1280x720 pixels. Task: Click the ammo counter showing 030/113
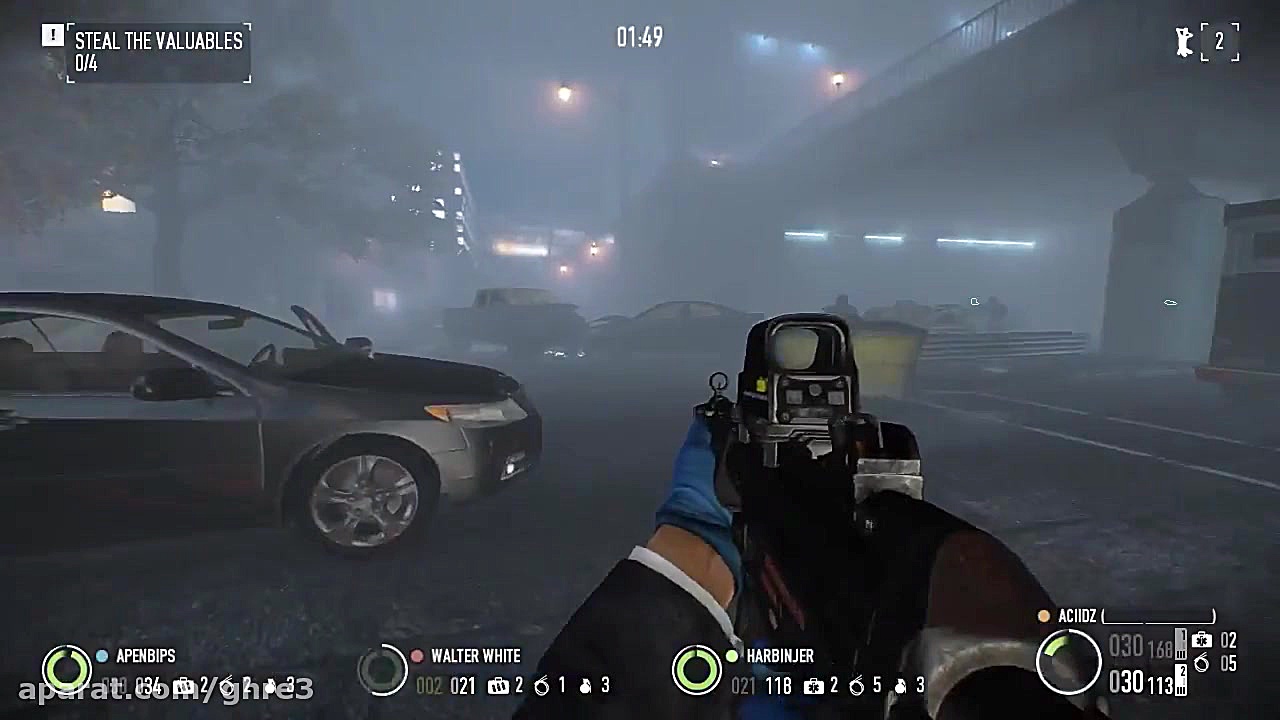click(1141, 682)
